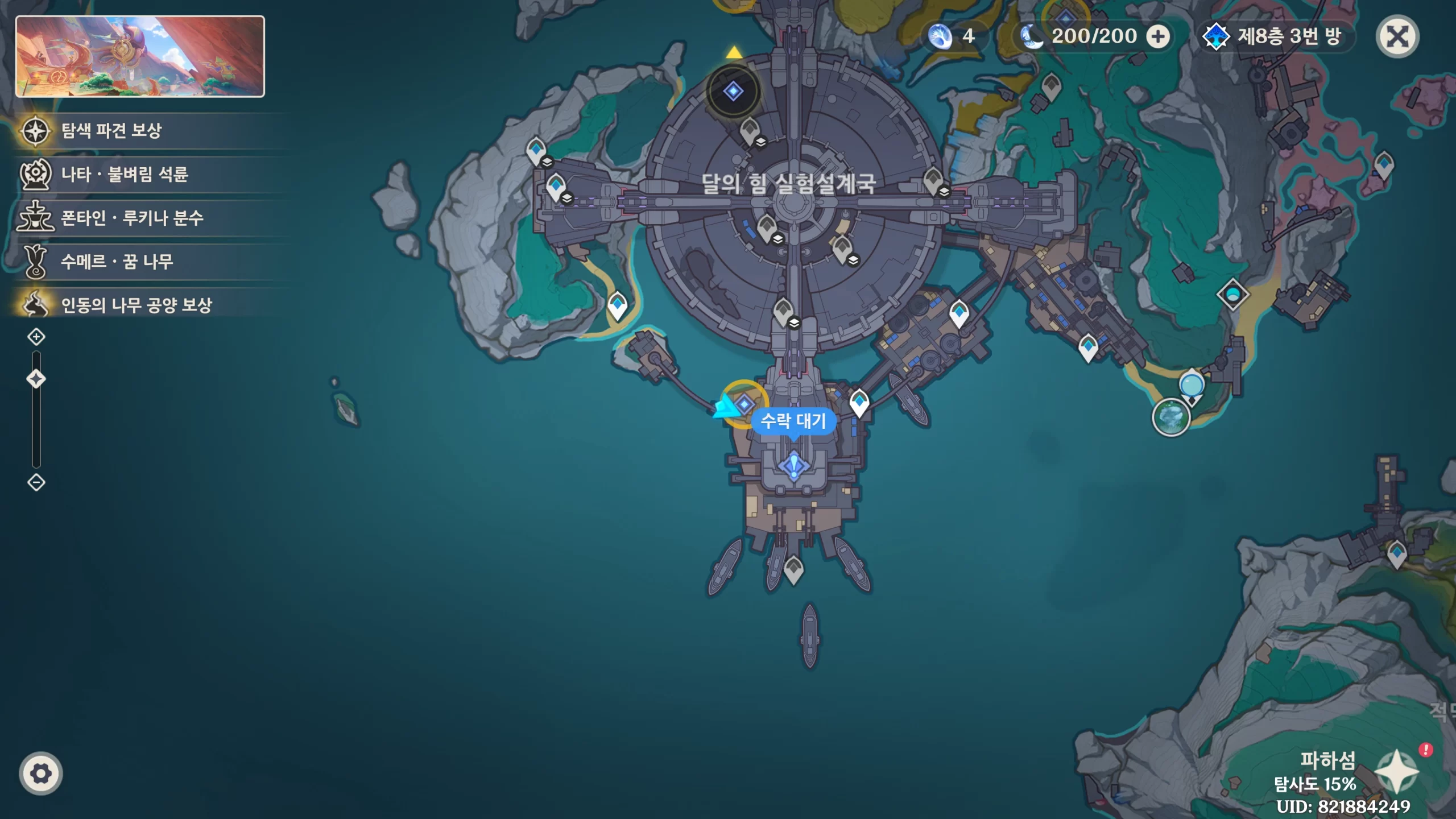Select 인동의 나무 공양 보상 entry
This screenshot has width=1456, height=819.
[x=136, y=305]
